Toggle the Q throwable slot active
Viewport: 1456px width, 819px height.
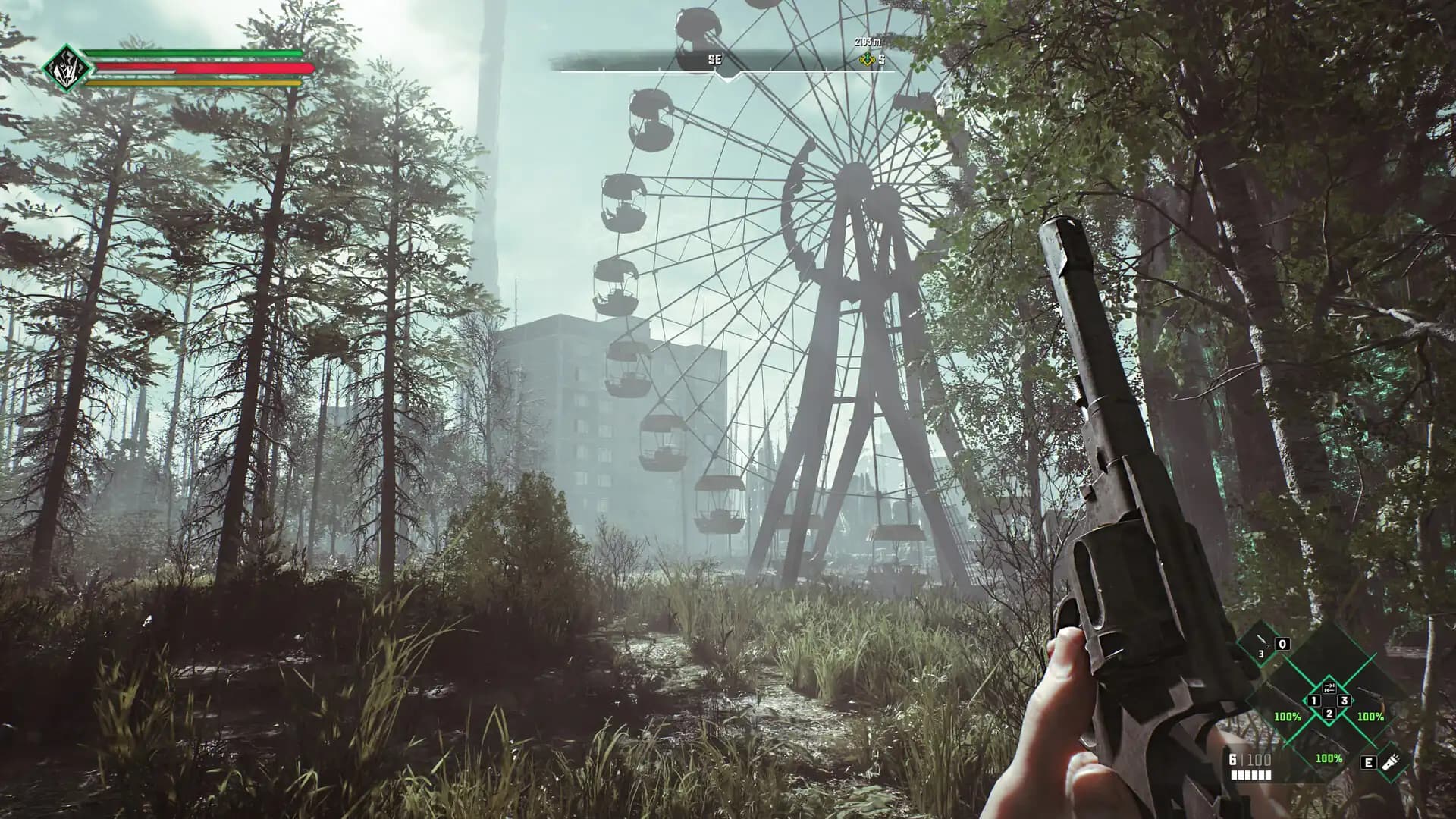click(x=1282, y=645)
